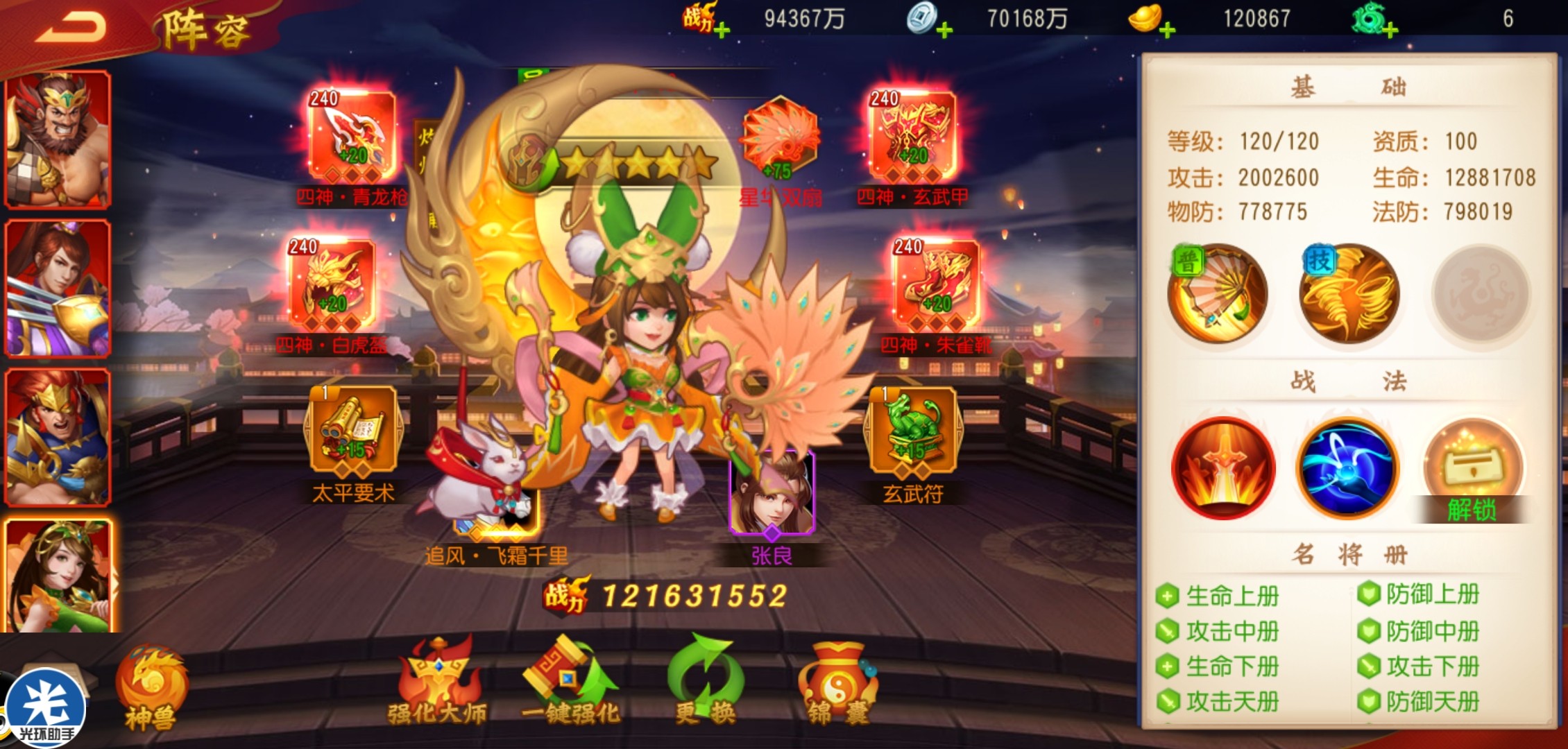Add more gold ingots with plus
Viewport: 1568px width, 749px height.
coord(1168,31)
